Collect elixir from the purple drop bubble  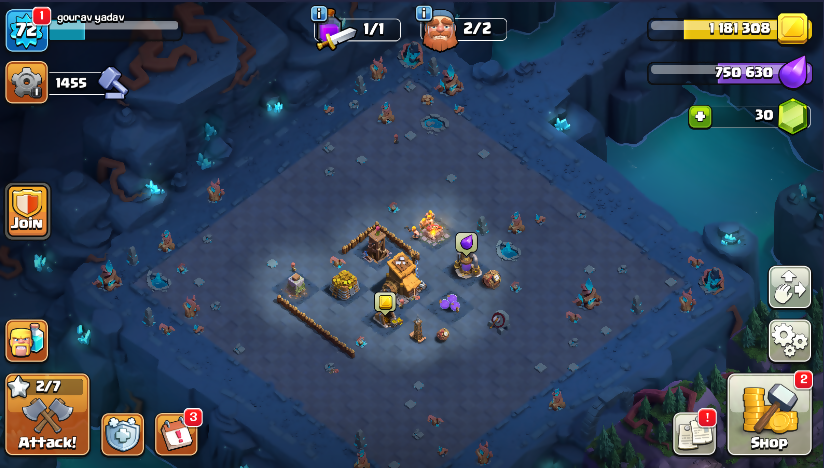[466, 242]
